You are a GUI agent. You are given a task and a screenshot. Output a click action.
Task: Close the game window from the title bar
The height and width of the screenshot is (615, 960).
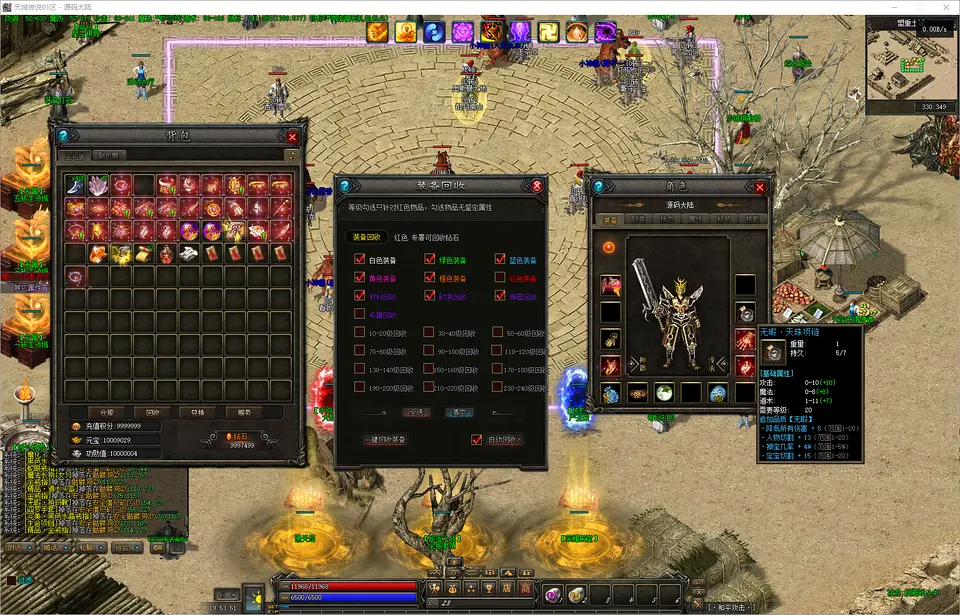942,7
